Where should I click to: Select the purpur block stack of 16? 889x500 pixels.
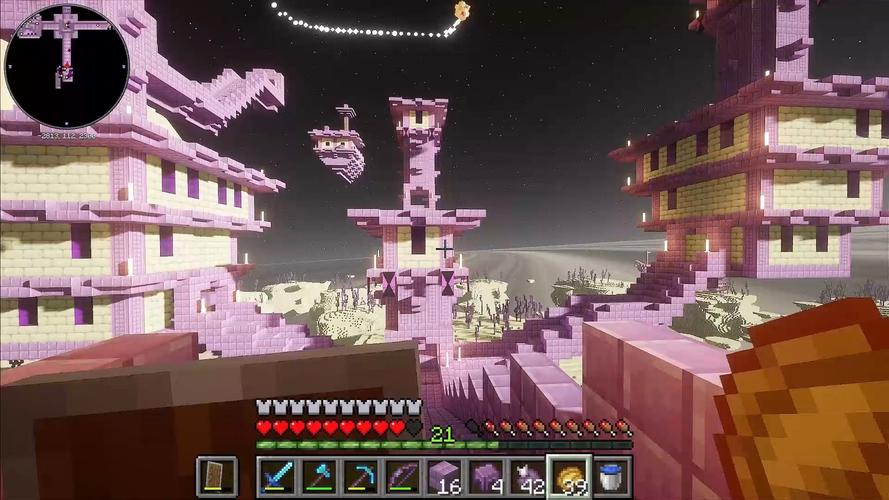tap(443, 476)
